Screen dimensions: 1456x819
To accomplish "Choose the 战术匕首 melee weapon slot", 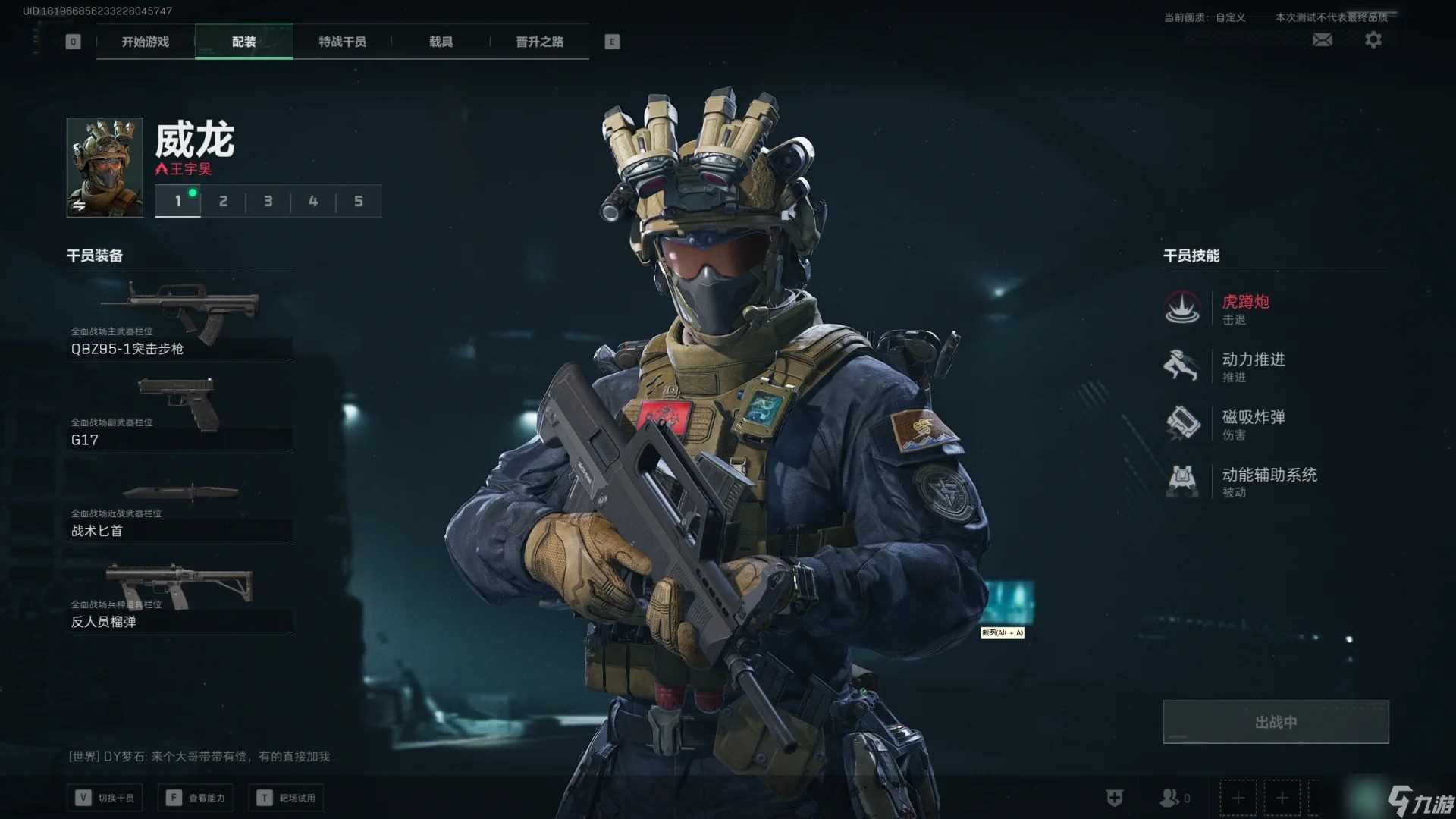I will (x=180, y=504).
